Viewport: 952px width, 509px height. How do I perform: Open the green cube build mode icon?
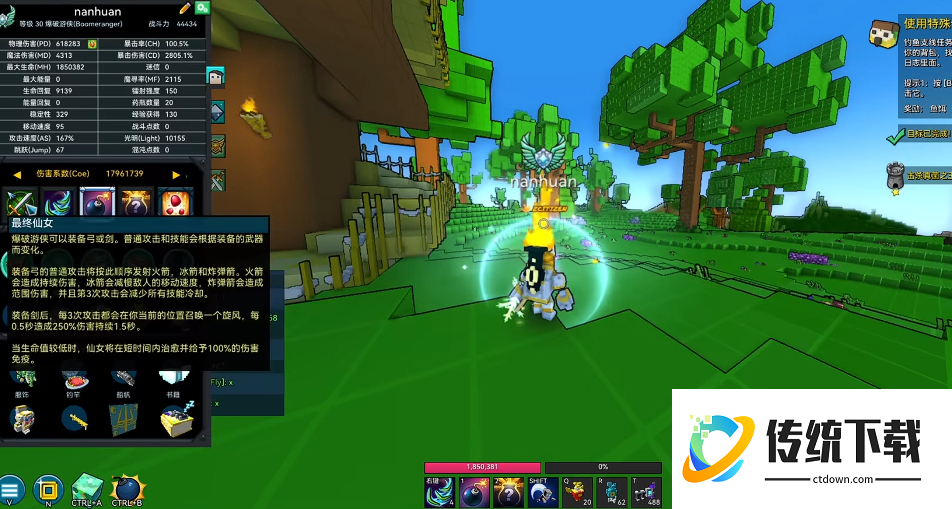pyautogui.click(x=87, y=489)
